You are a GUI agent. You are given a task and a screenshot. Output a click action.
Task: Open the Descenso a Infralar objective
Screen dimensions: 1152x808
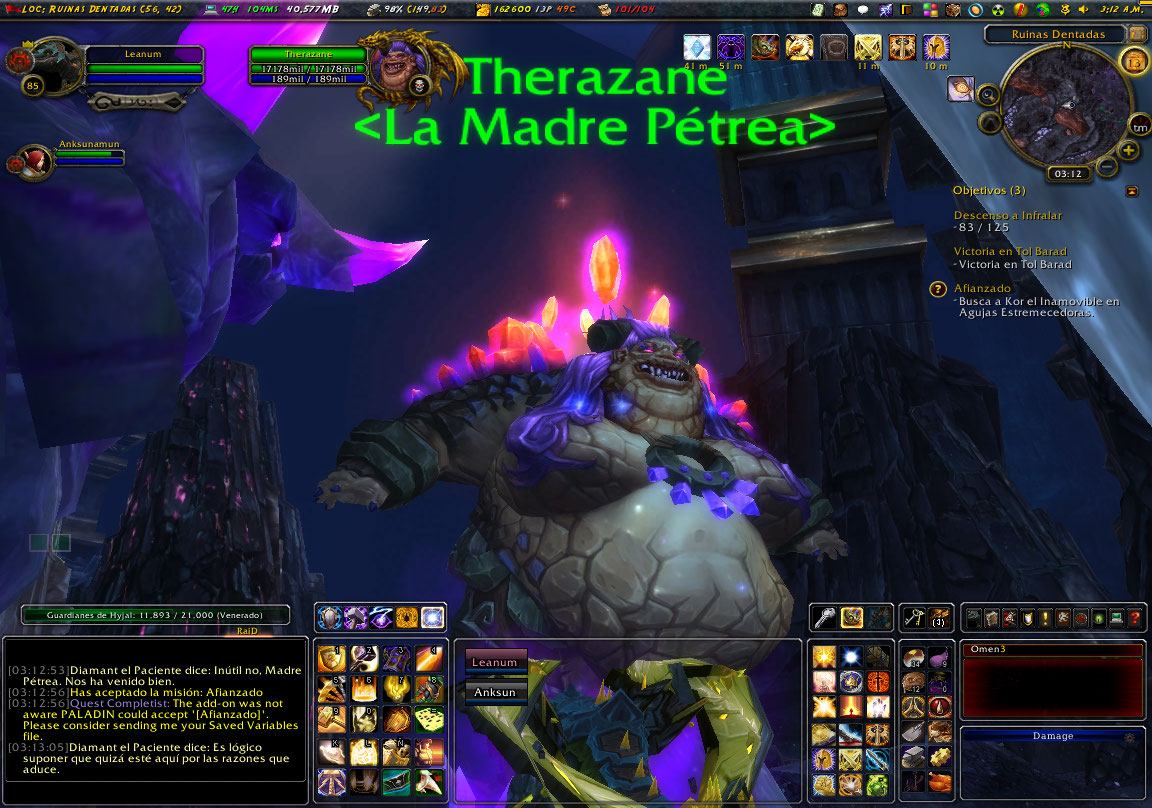[x=1007, y=215]
